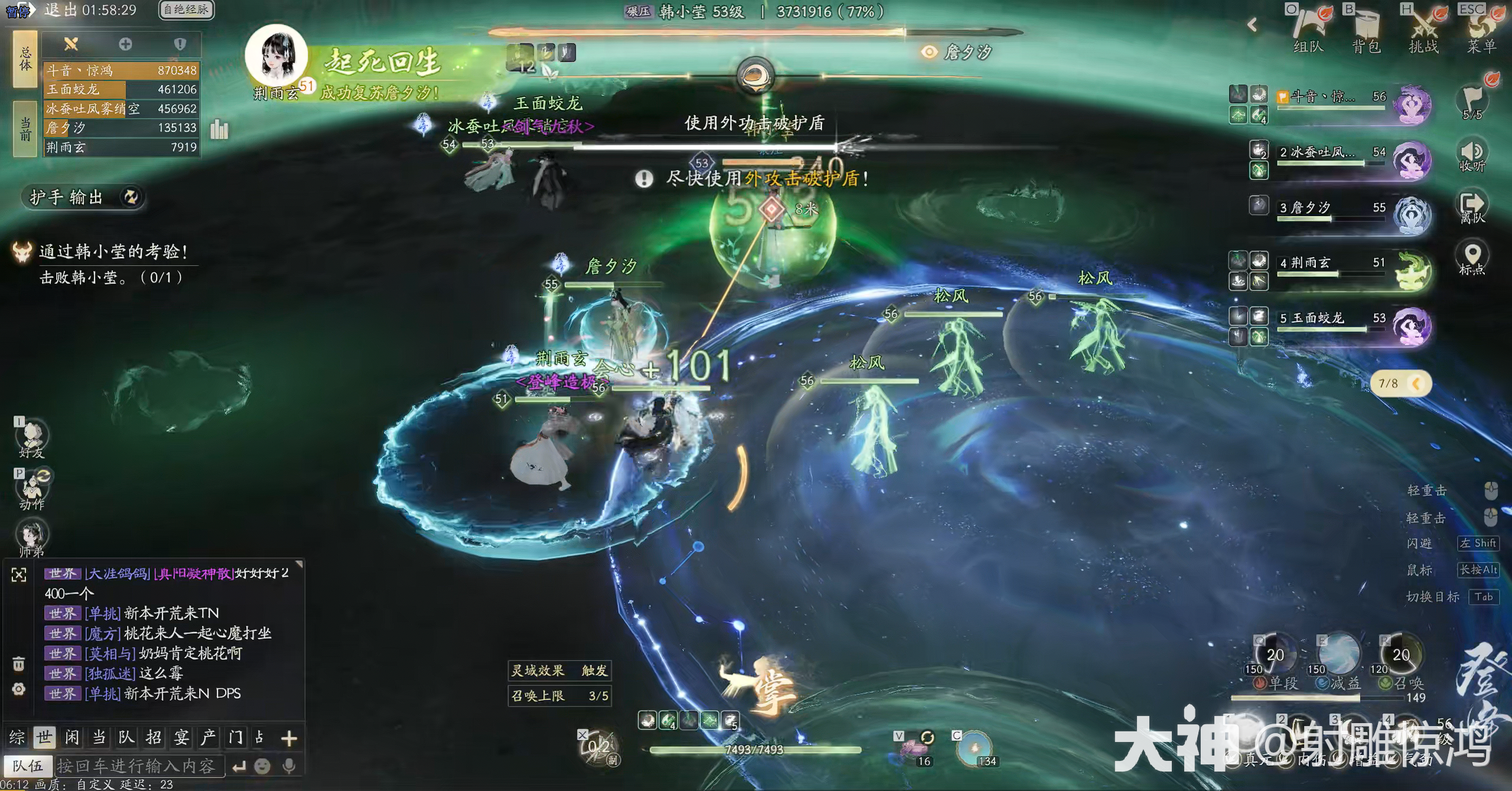Select party member 玉面蛟龙 in team list

(x=1332, y=319)
